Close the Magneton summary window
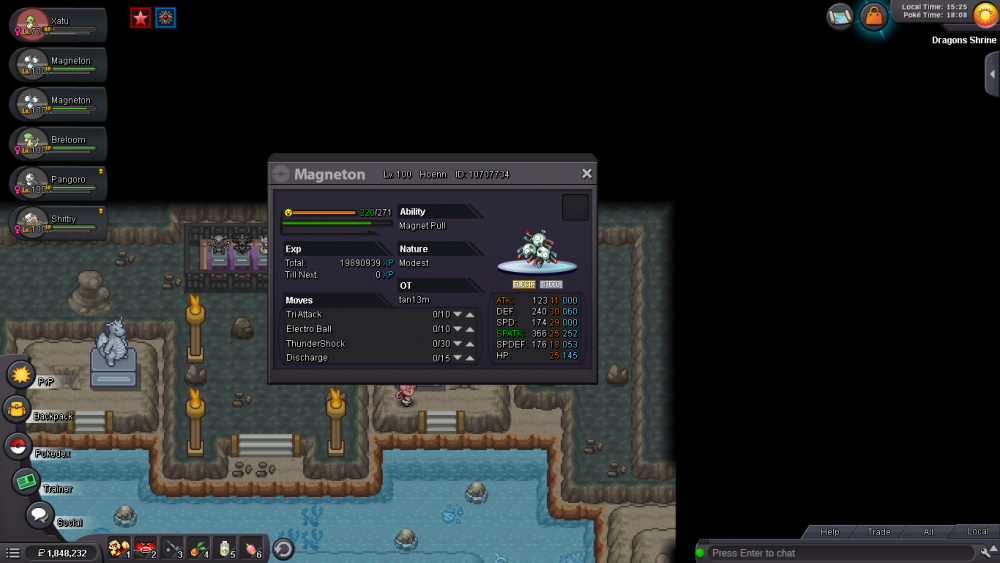The image size is (1000, 563). (587, 173)
